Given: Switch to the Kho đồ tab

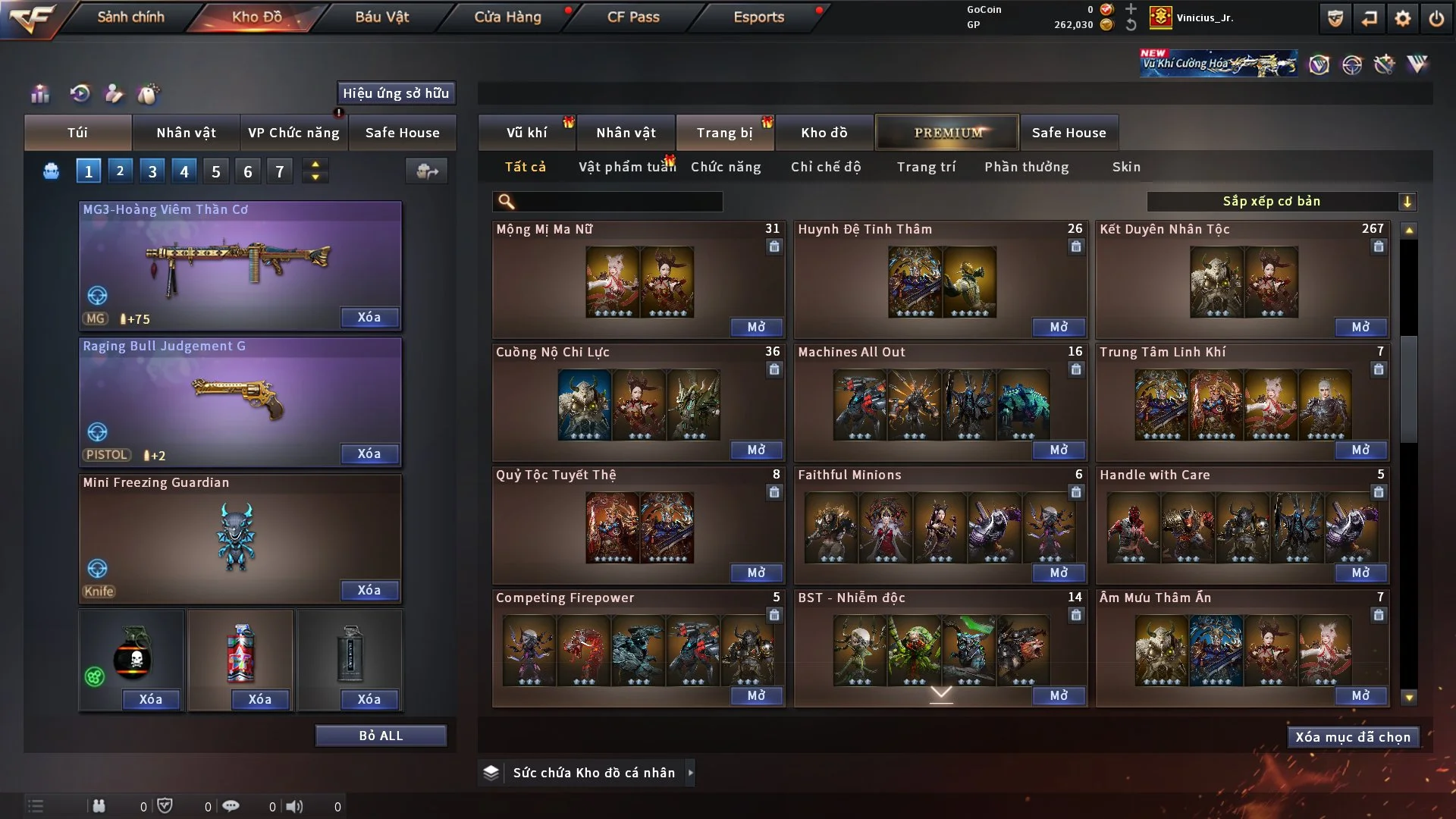Looking at the screenshot, I should pos(824,133).
